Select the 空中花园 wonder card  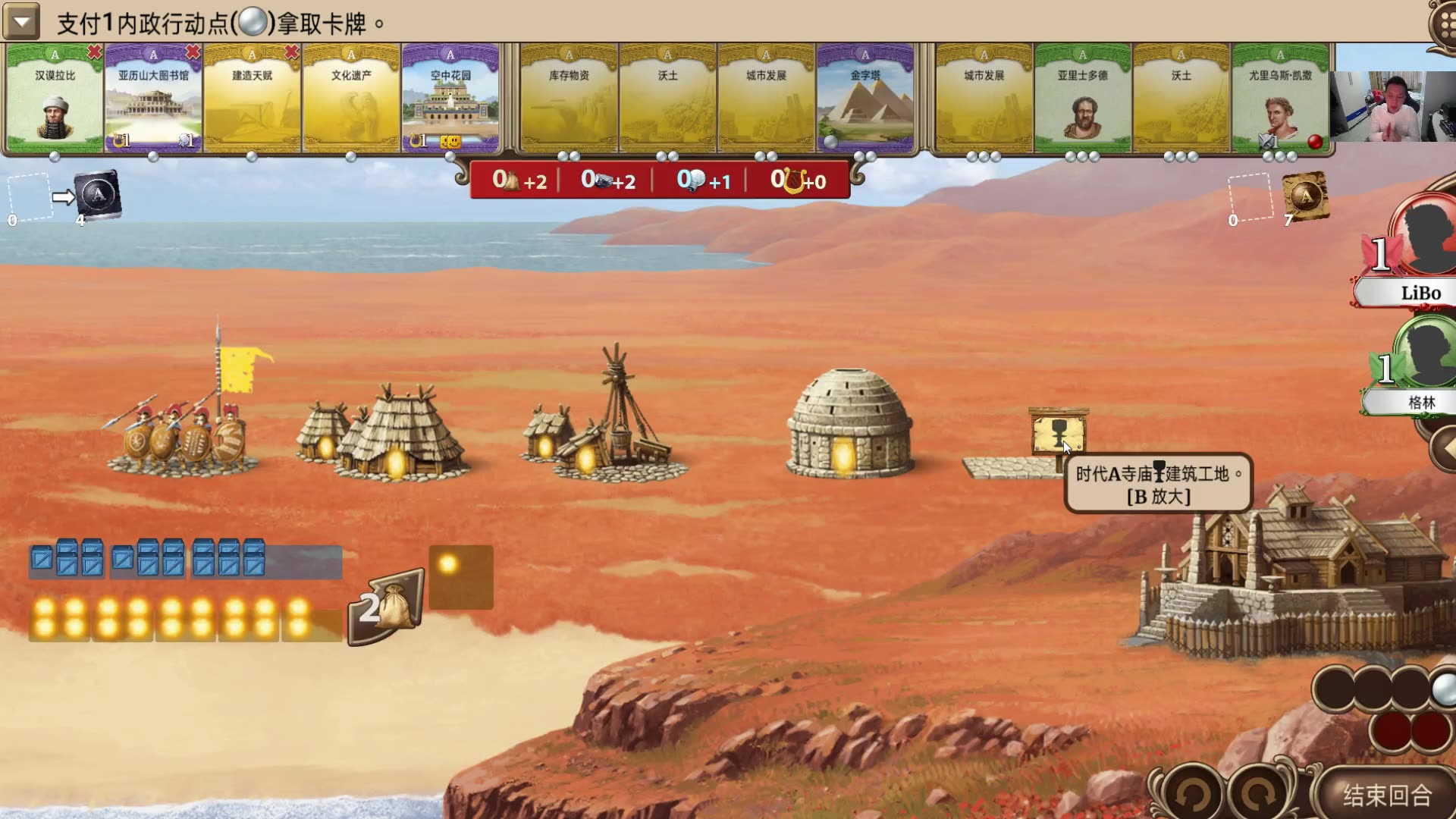[450, 99]
